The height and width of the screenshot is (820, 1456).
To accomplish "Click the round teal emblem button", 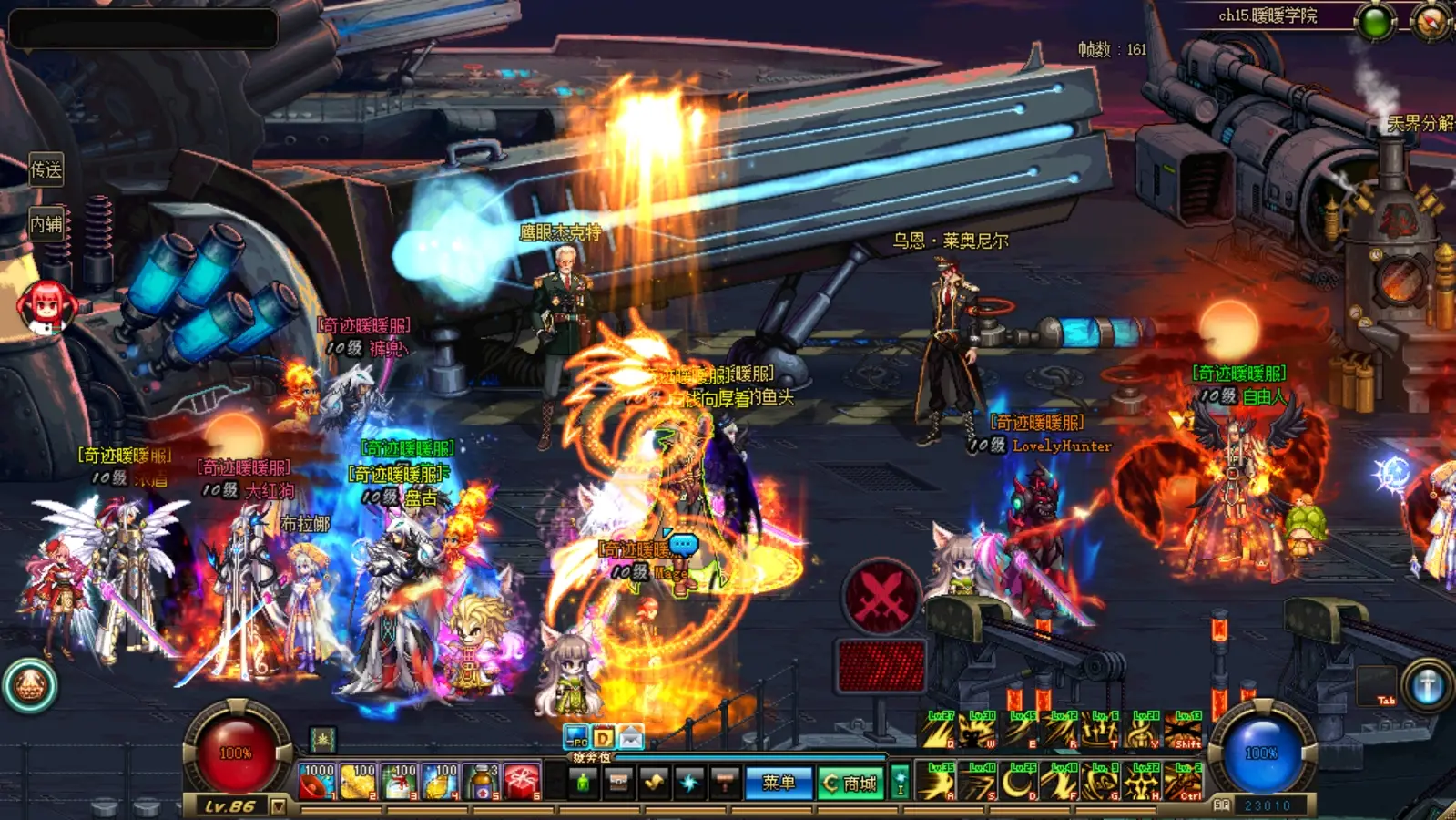I will pos(30,685).
